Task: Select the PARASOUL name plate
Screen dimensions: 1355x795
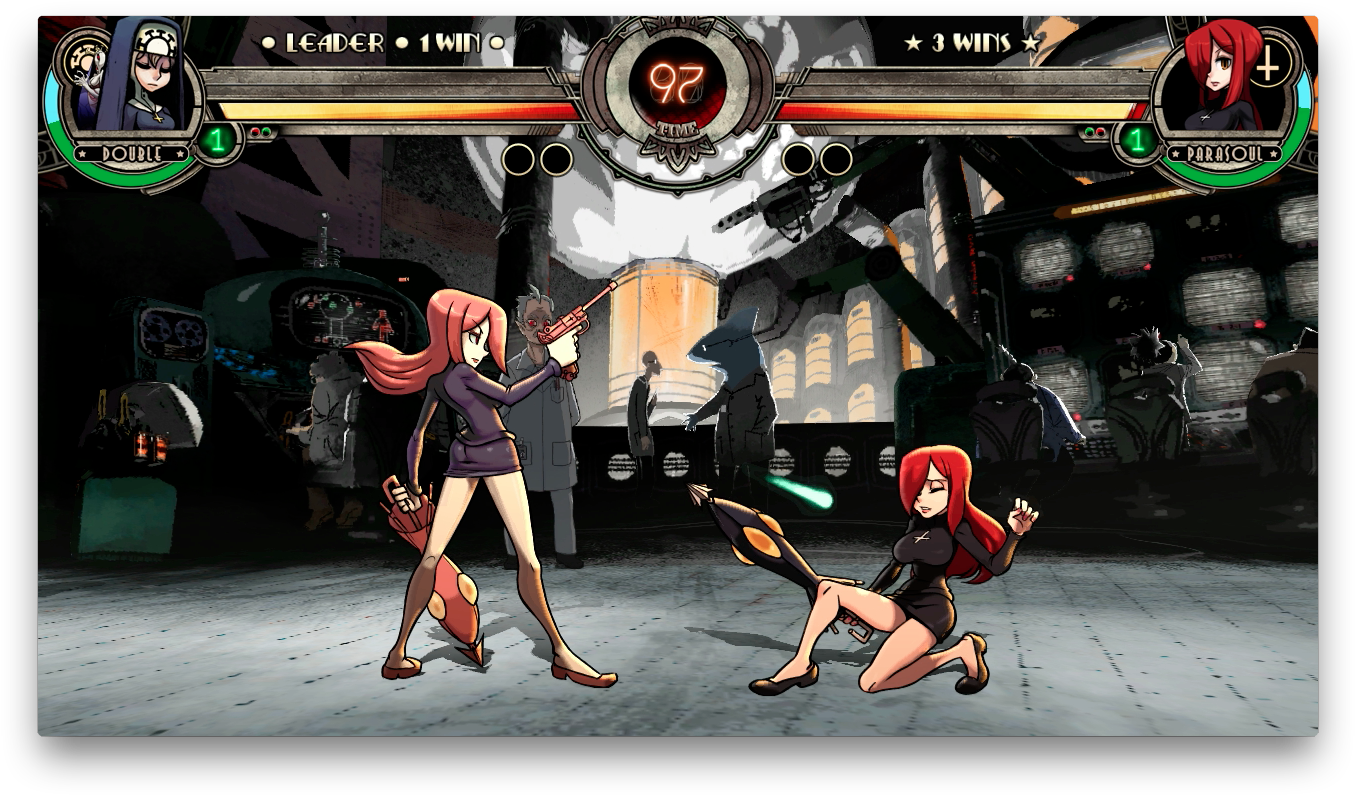Action: pyautogui.click(x=1225, y=154)
